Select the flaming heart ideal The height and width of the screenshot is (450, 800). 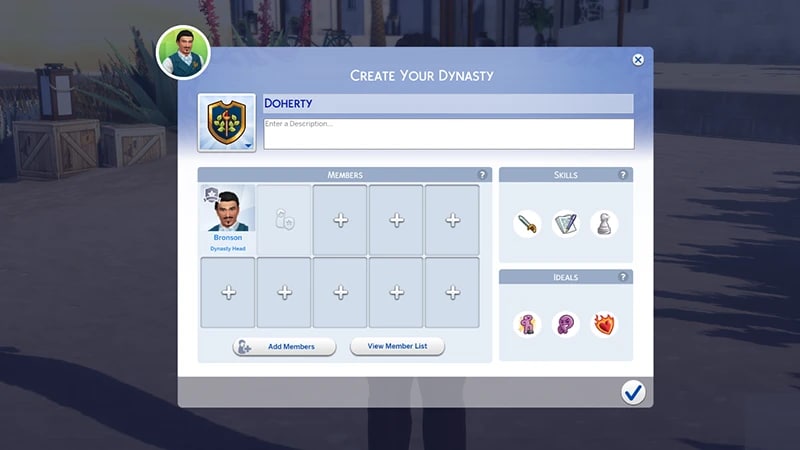click(x=604, y=324)
